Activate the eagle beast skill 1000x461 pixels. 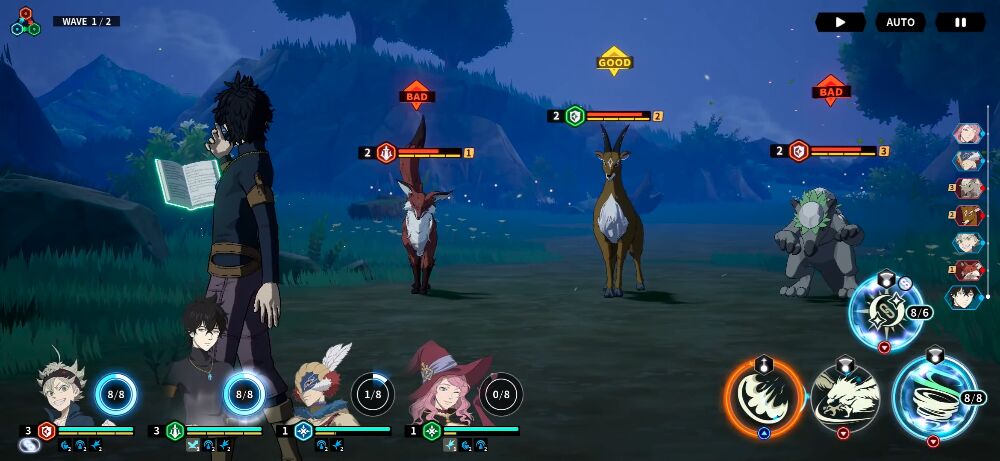click(845, 398)
